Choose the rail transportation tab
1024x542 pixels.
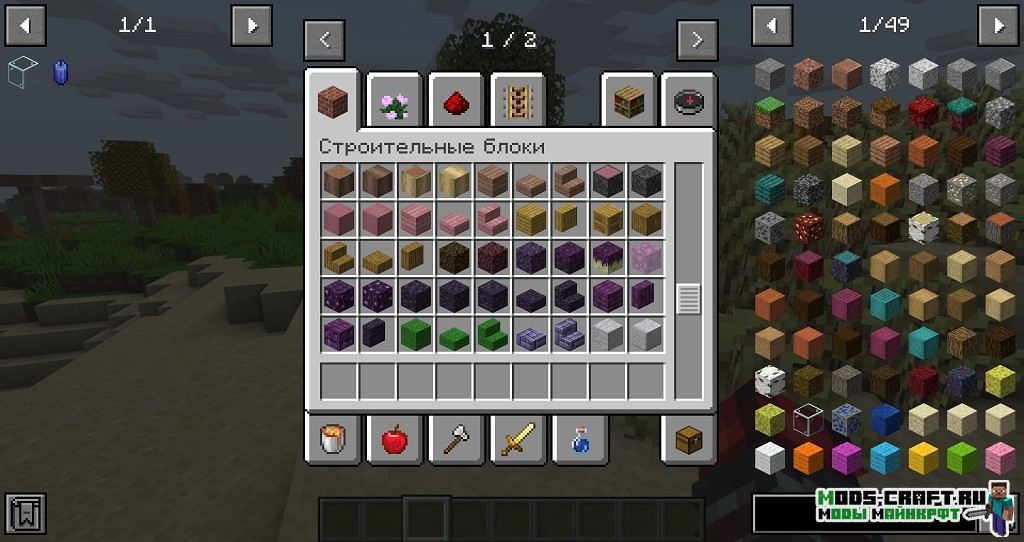[517, 100]
